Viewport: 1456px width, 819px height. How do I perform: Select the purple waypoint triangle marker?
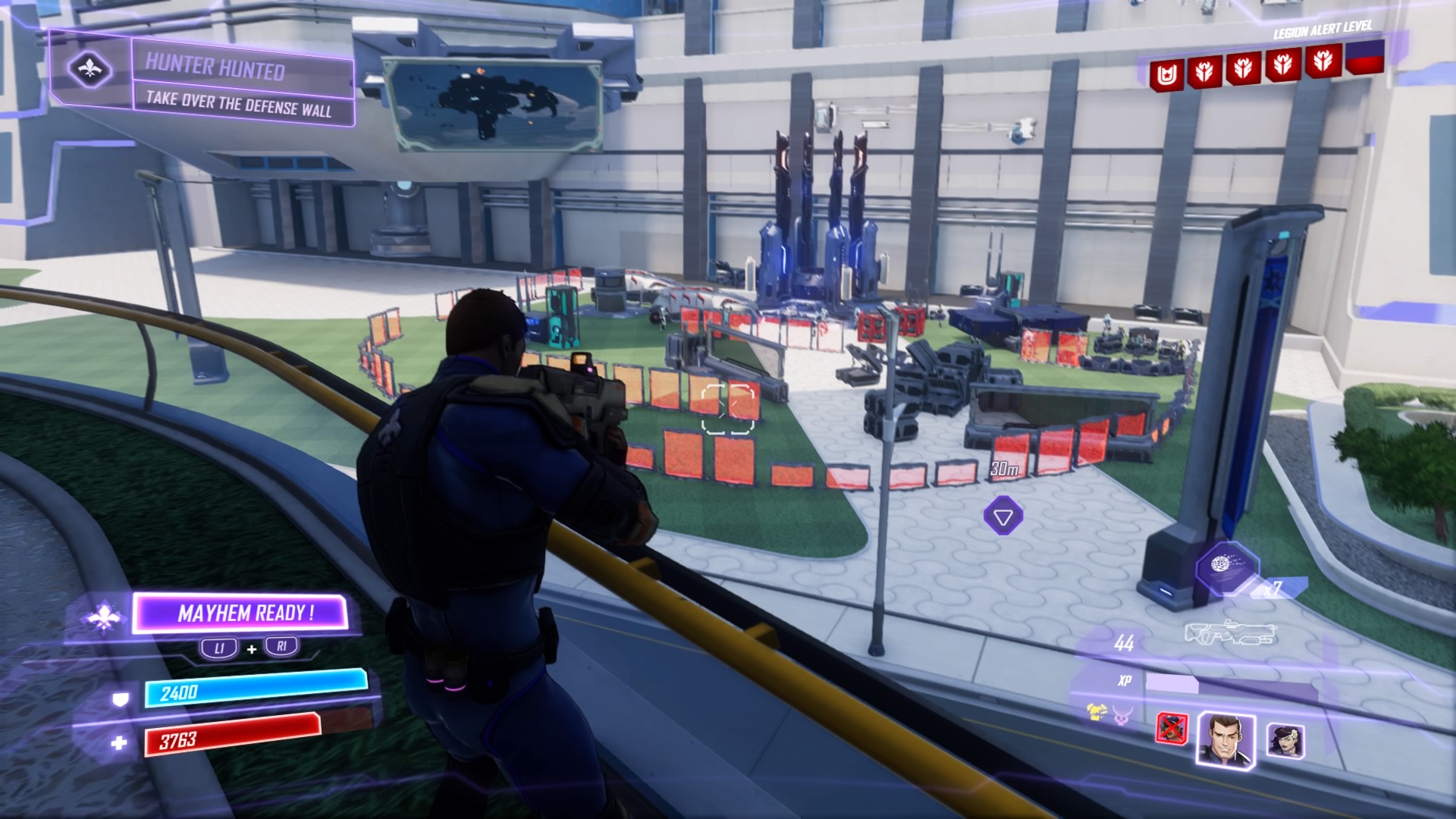click(1003, 517)
